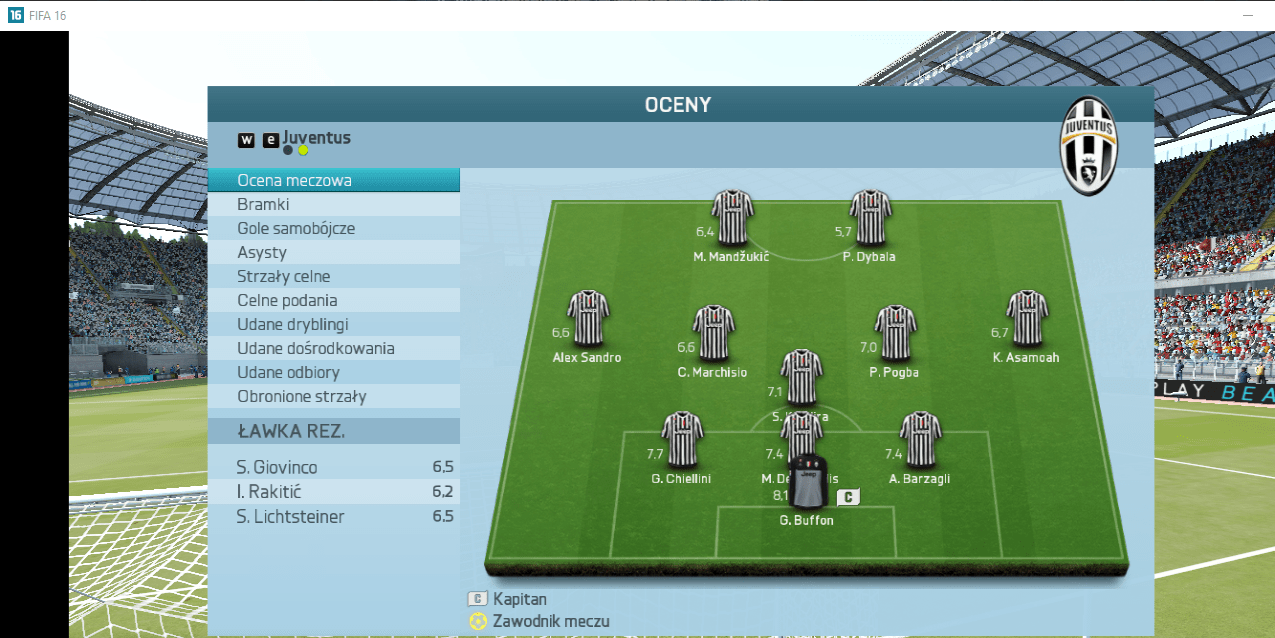
Task: Show the Asysty statistics
Action: pos(333,253)
